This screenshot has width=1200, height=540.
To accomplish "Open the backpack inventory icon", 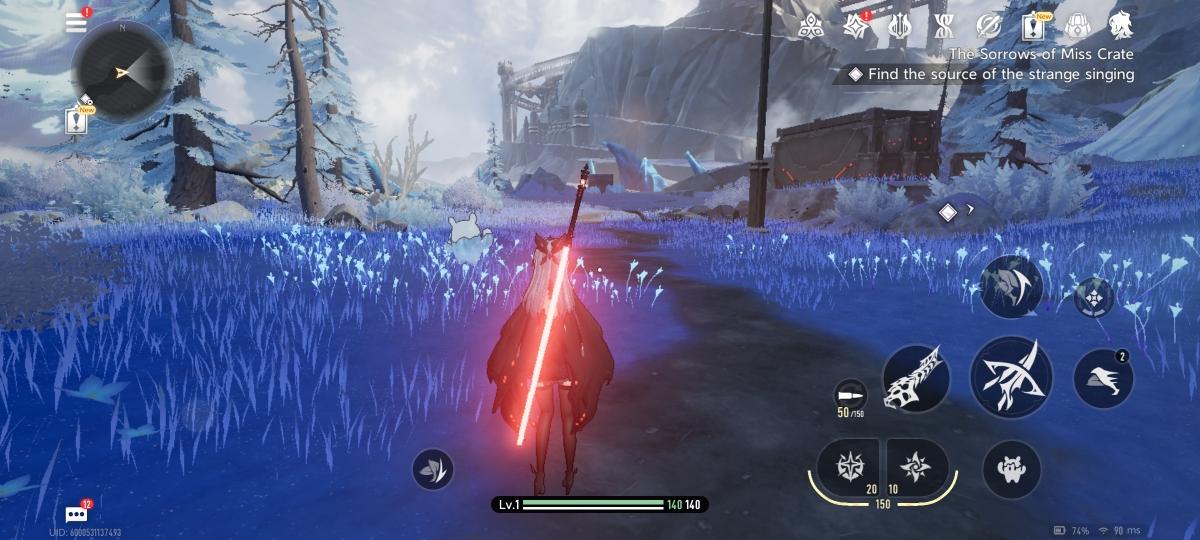I will coord(1078,27).
